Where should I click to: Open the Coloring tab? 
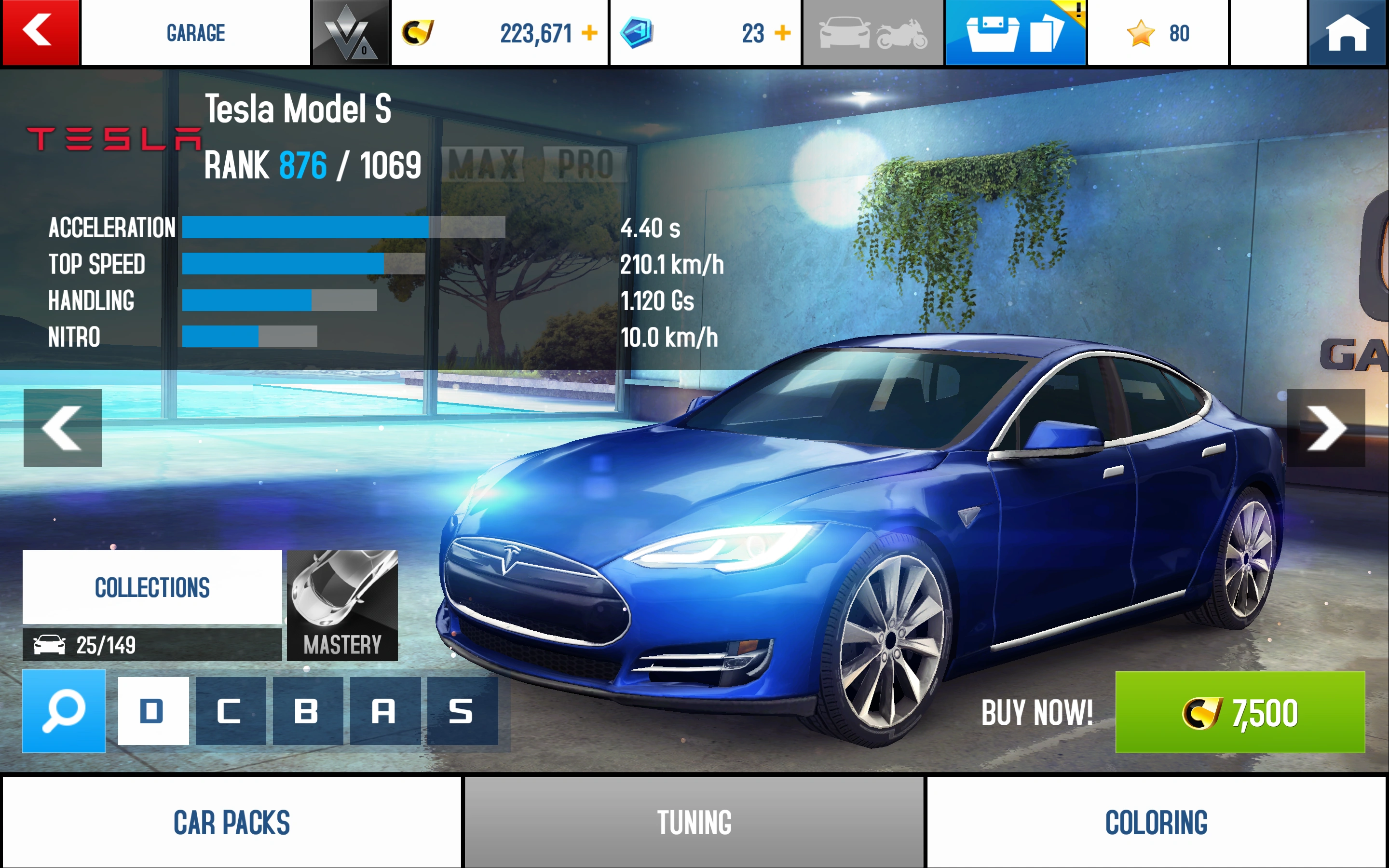(1156, 822)
